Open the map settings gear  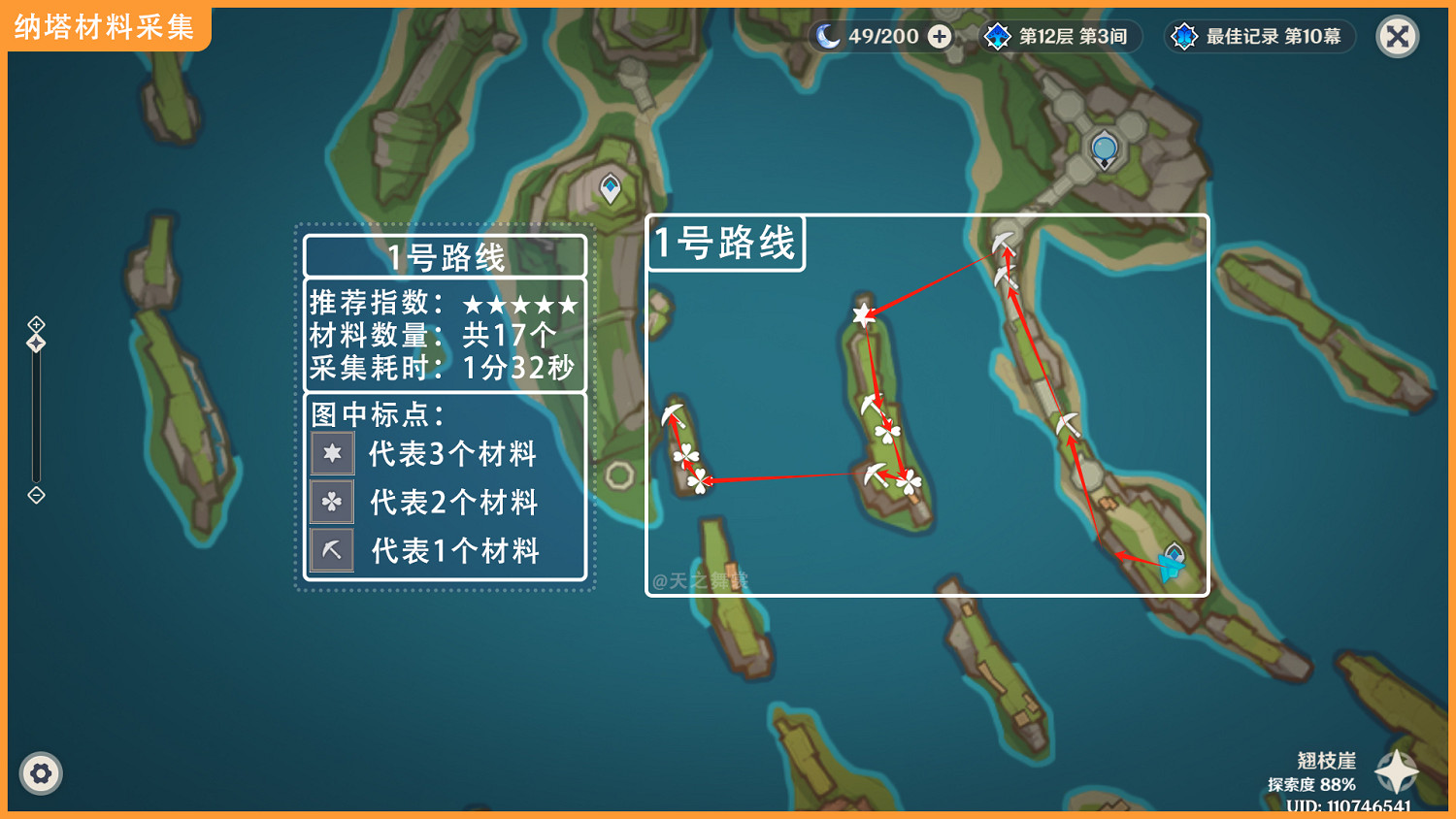41,773
